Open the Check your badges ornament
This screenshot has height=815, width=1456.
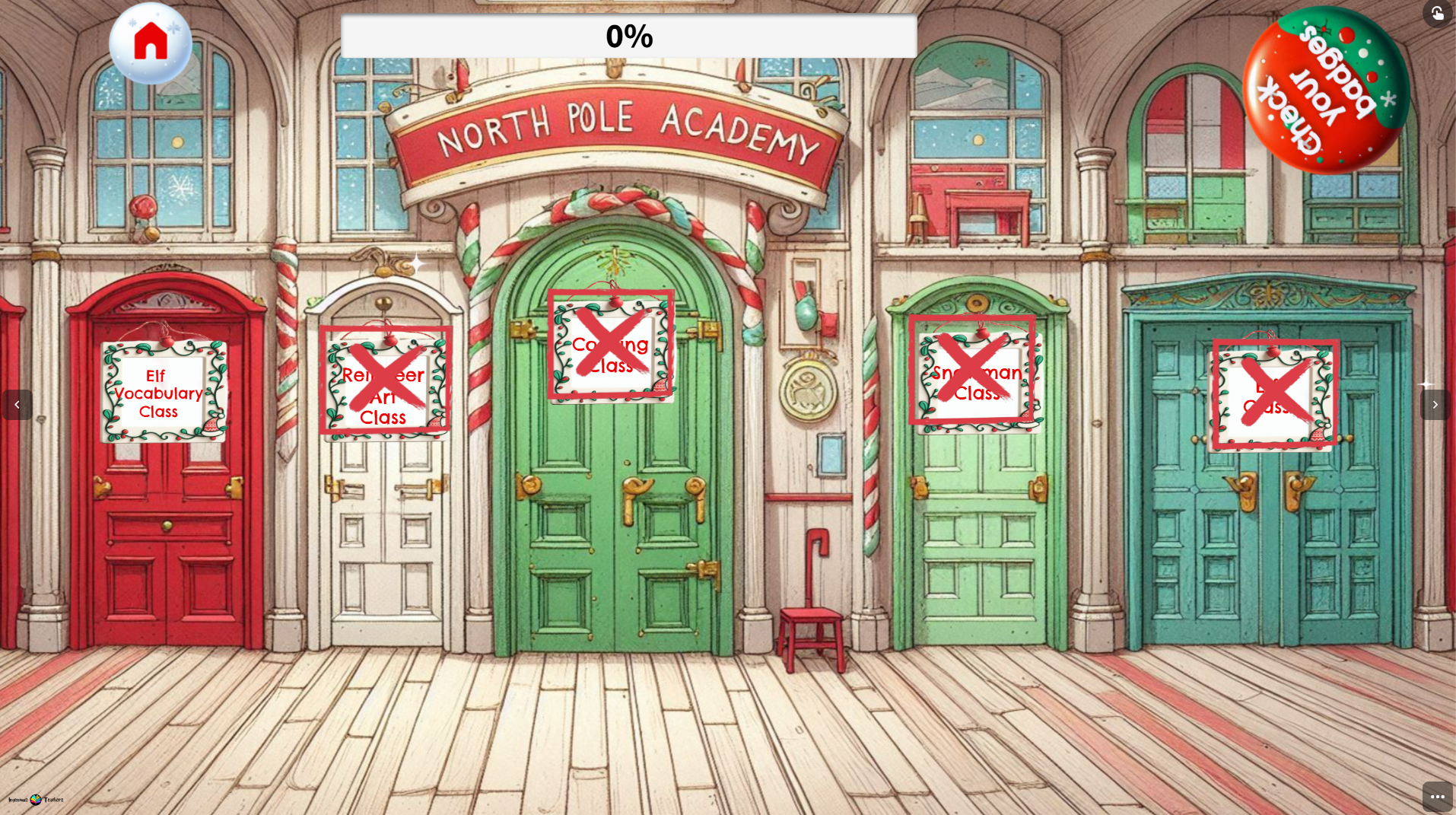[x=1326, y=91]
